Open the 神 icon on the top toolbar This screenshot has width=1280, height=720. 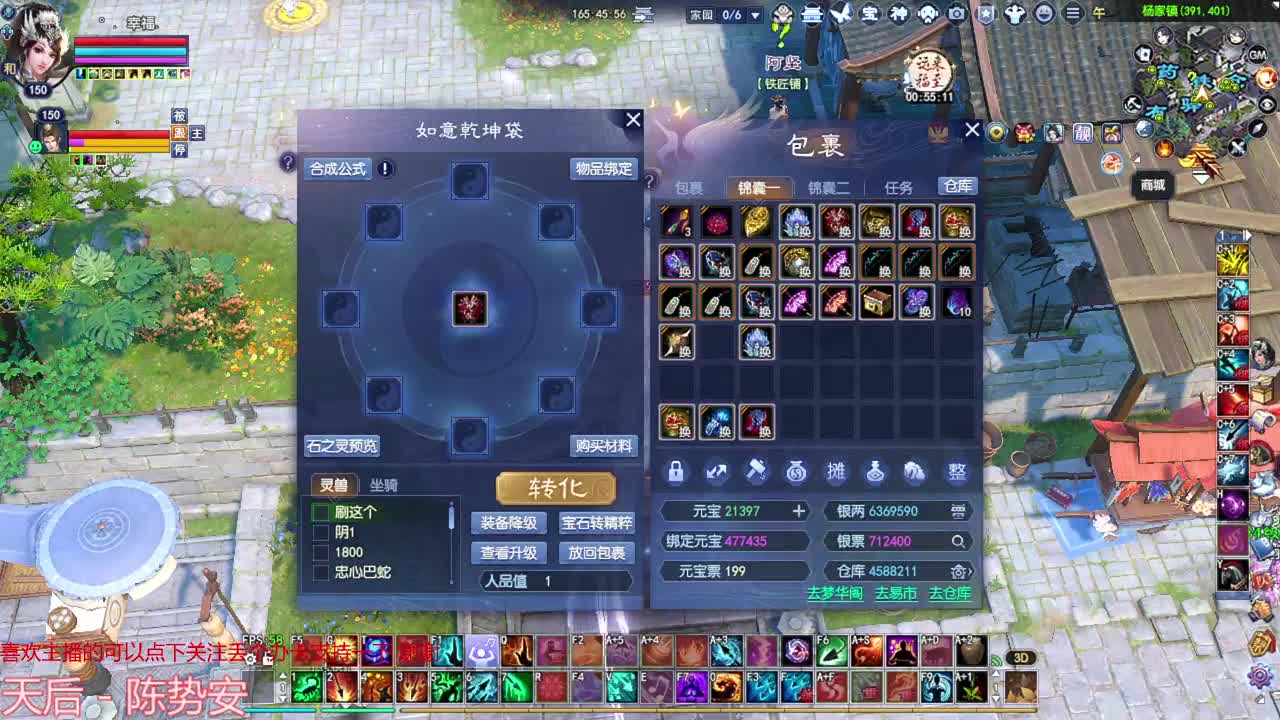coord(899,15)
